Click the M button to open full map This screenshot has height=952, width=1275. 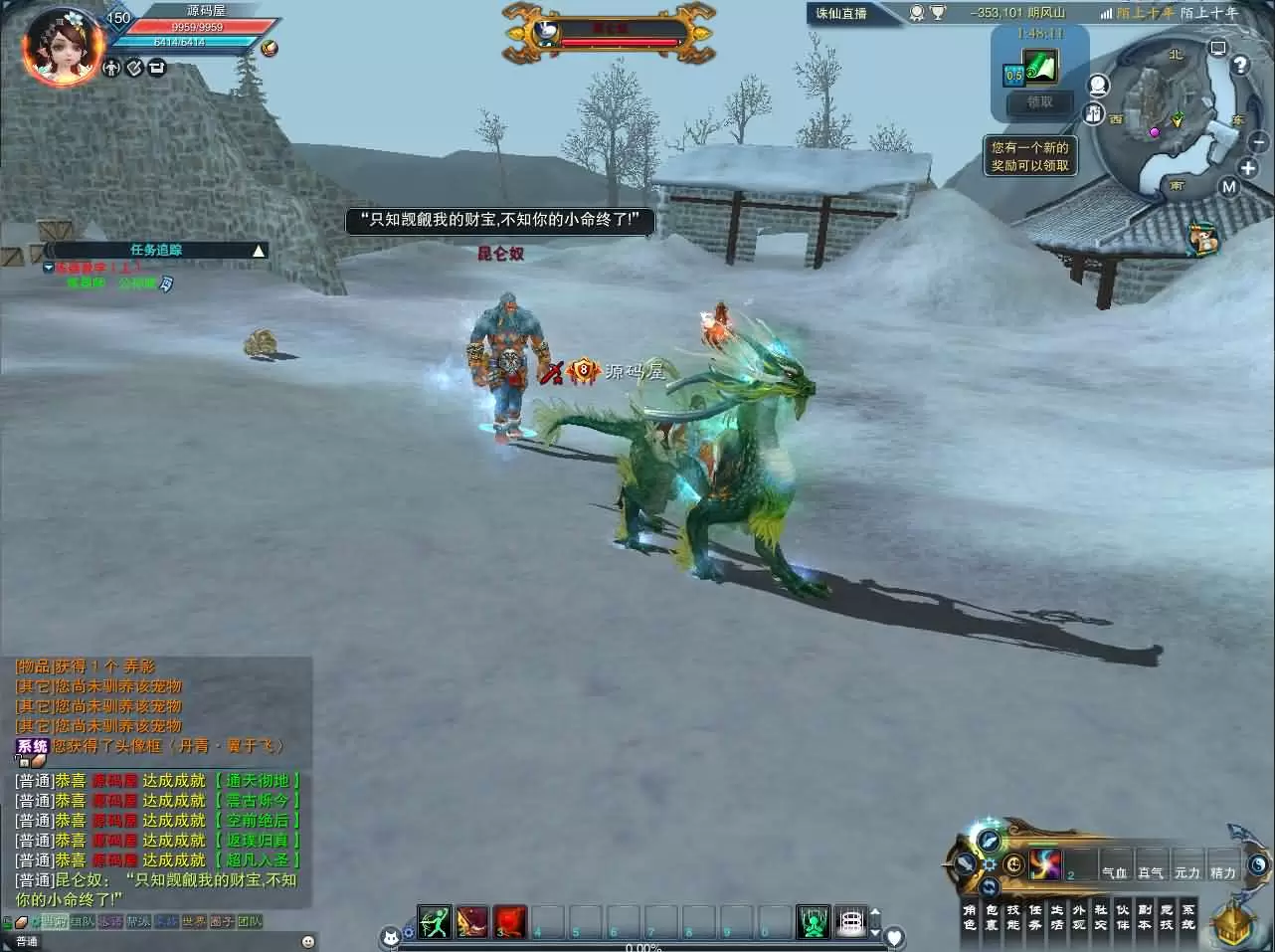coord(1228,186)
